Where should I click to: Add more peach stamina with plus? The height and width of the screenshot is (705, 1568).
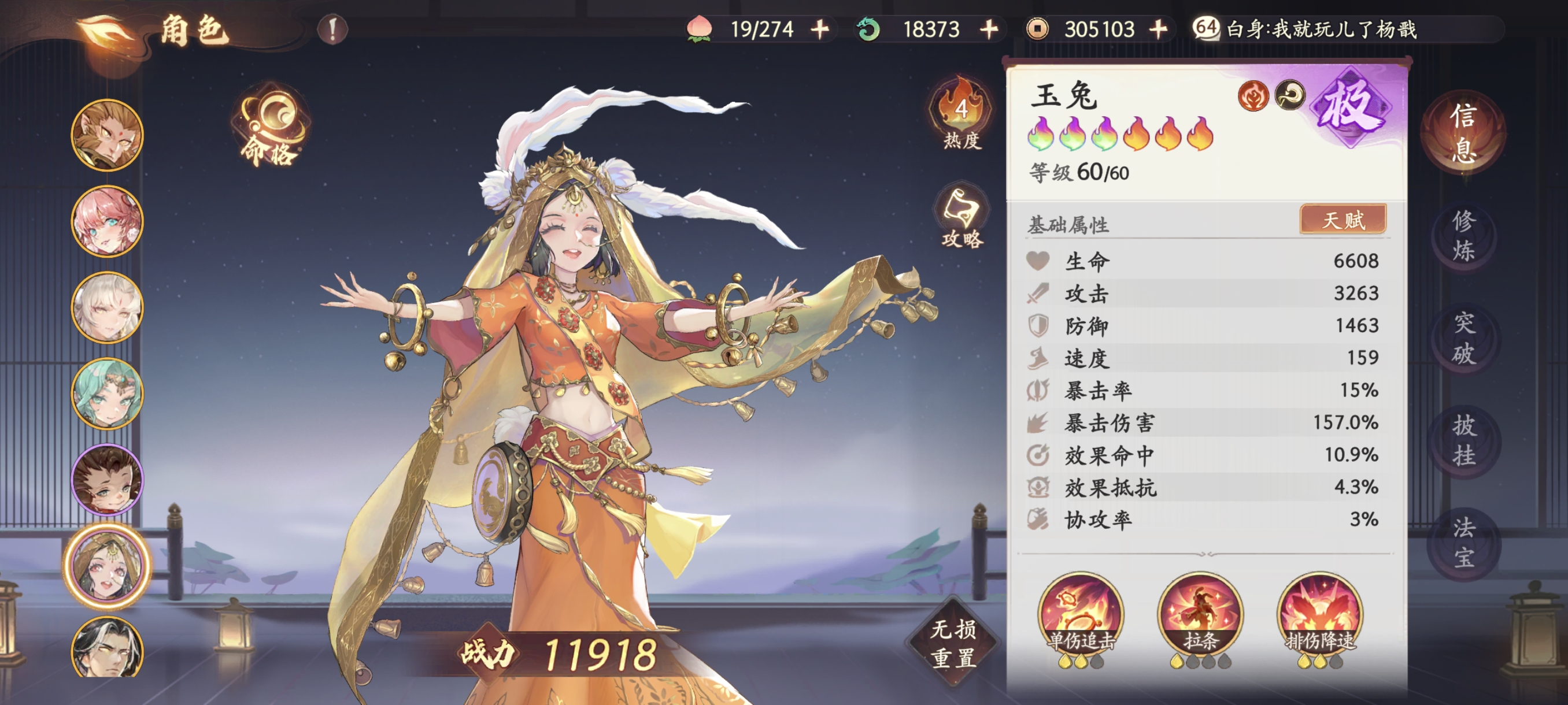(820, 29)
